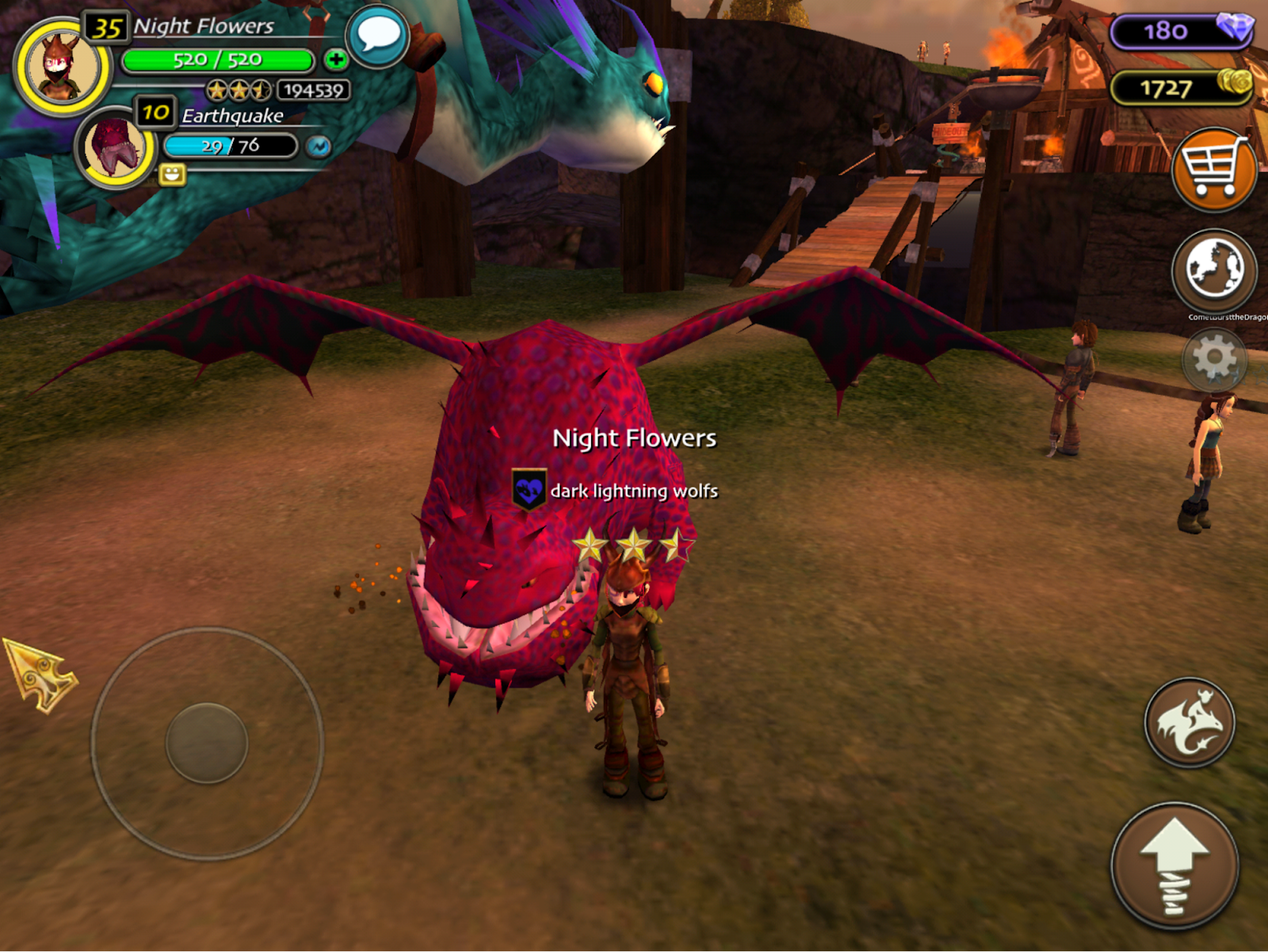Open the shopping cart store
1268x952 pixels.
[1213, 169]
